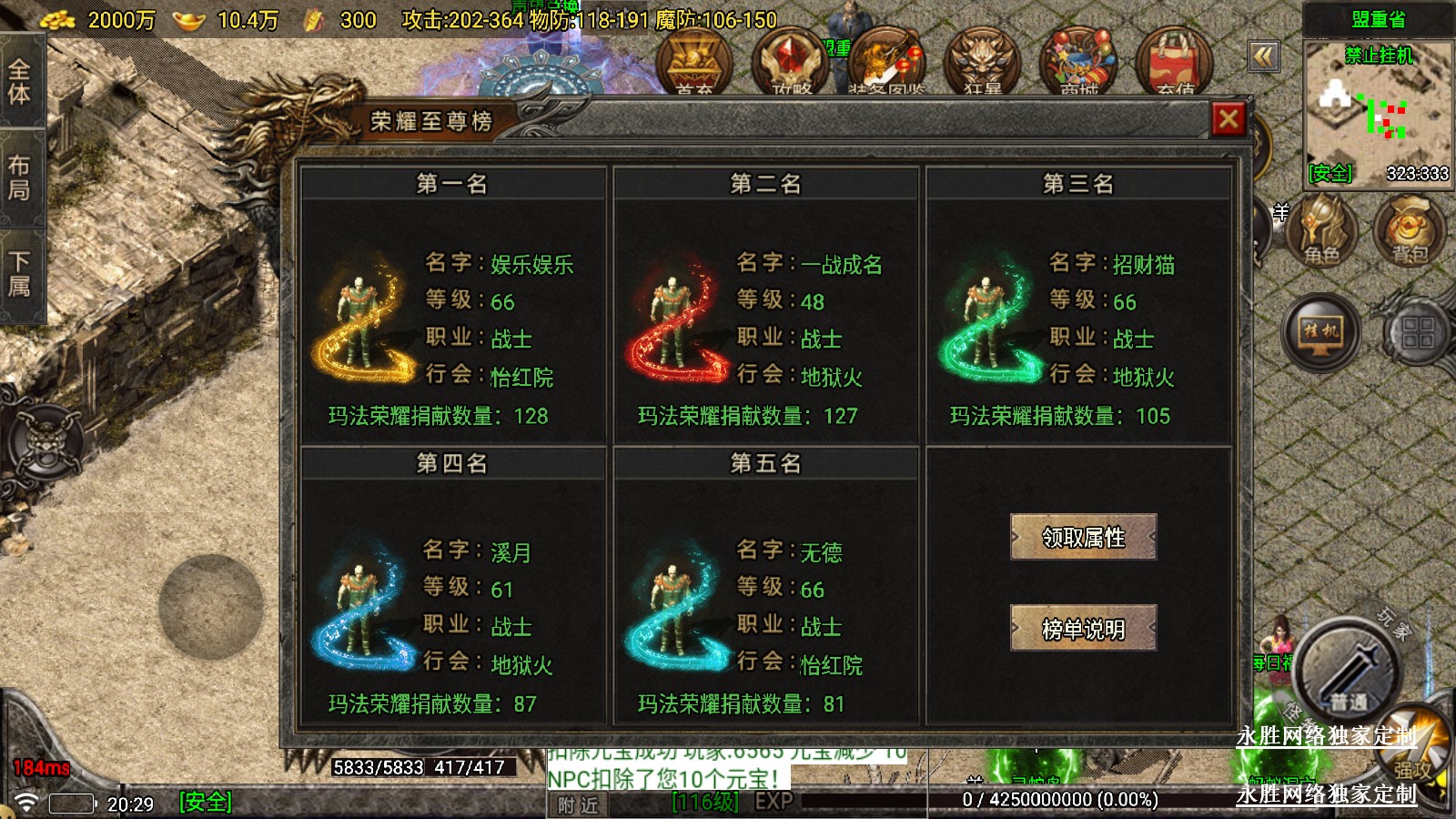Open the 充值 recharge bag icon
This screenshot has height=819, width=1456.
tap(1175, 64)
